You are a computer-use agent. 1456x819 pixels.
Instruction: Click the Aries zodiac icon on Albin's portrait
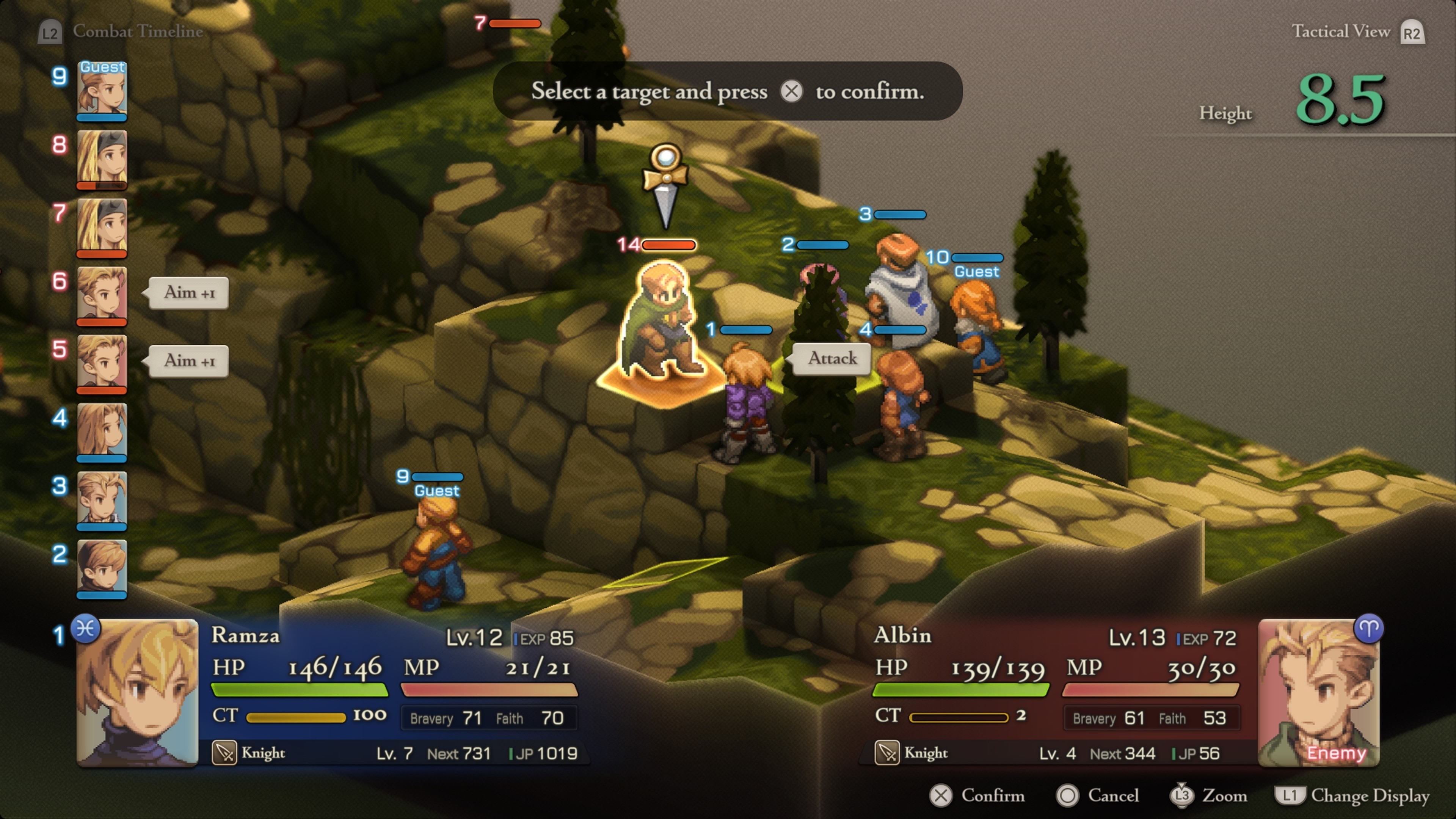click(x=1368, y=629)
